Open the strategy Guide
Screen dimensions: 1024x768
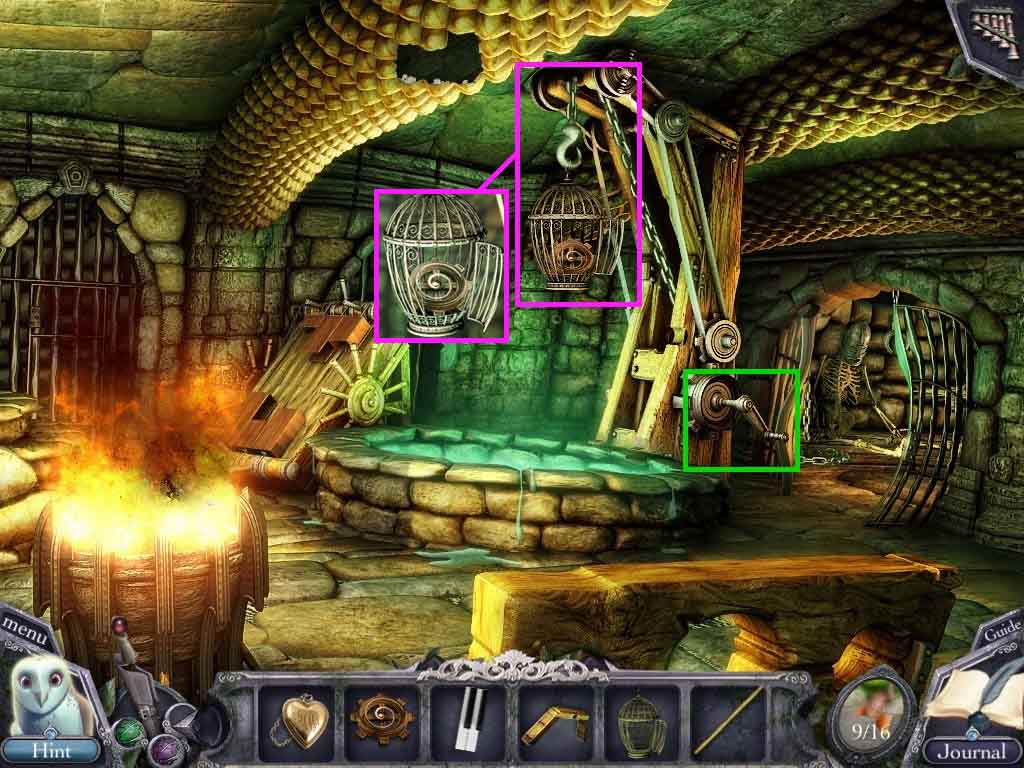pyautogui.click(x=1001, y=632)
